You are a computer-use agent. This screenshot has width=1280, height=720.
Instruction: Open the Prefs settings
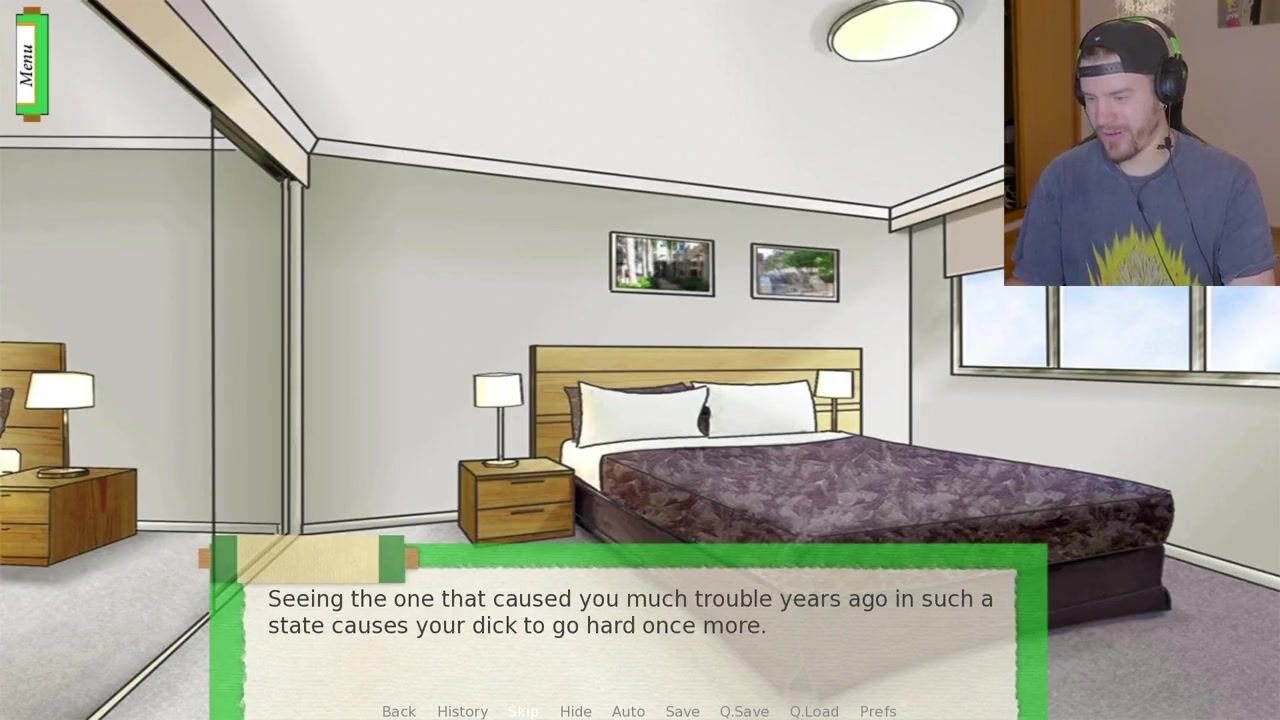[x=878, y=711]
